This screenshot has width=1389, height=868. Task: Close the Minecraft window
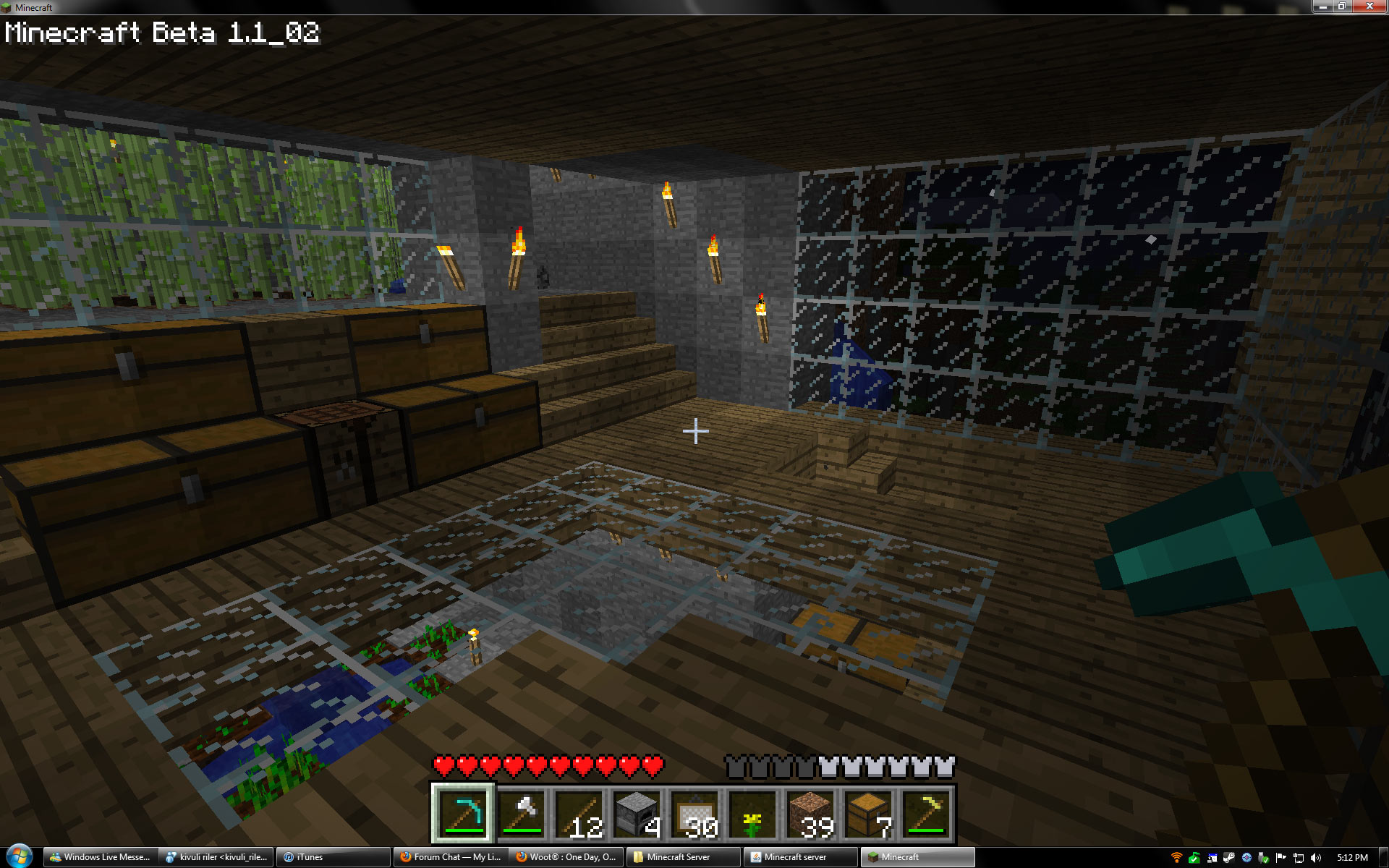pos(1369,7)
